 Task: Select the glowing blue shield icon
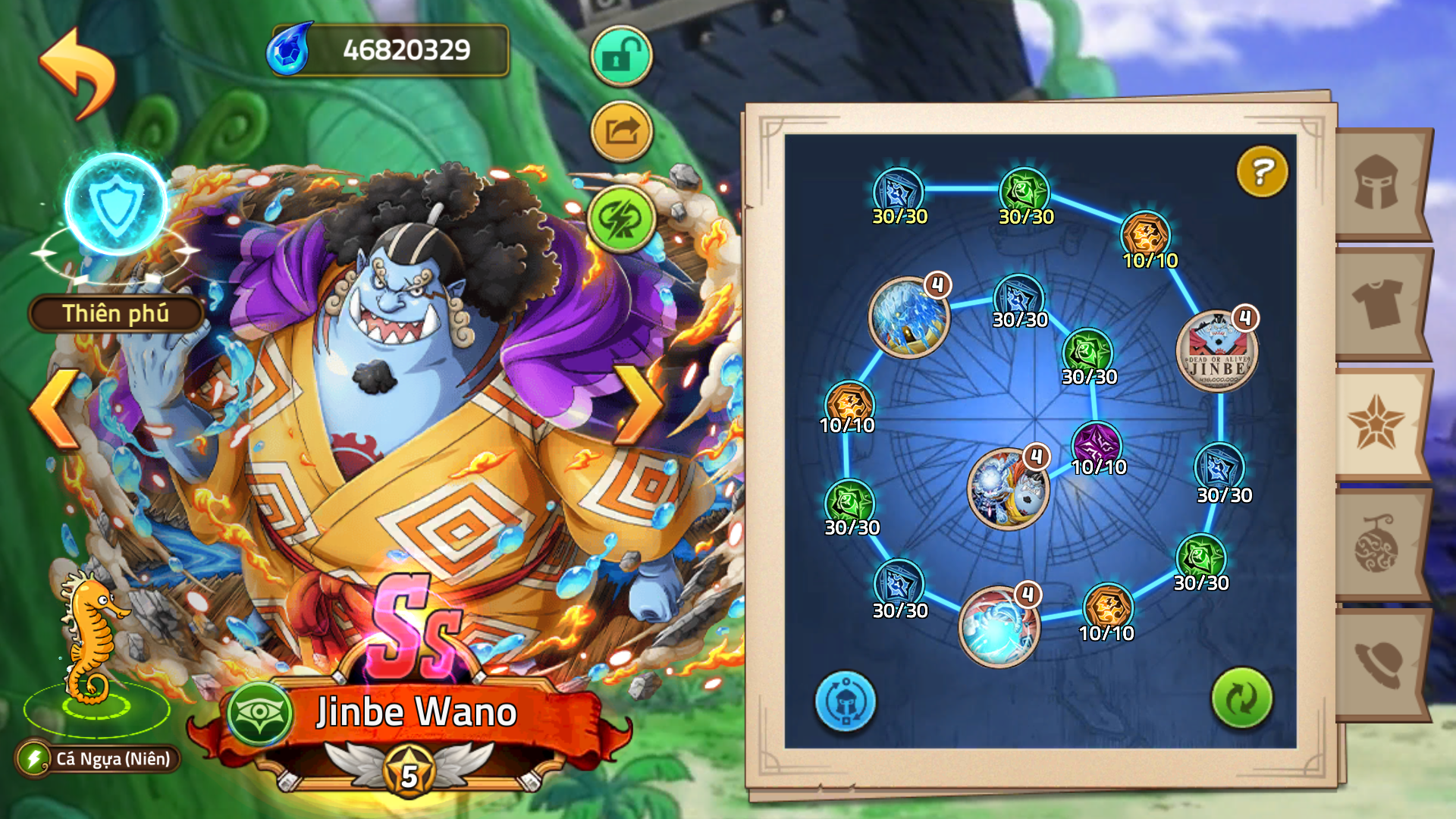click(116, 204)
